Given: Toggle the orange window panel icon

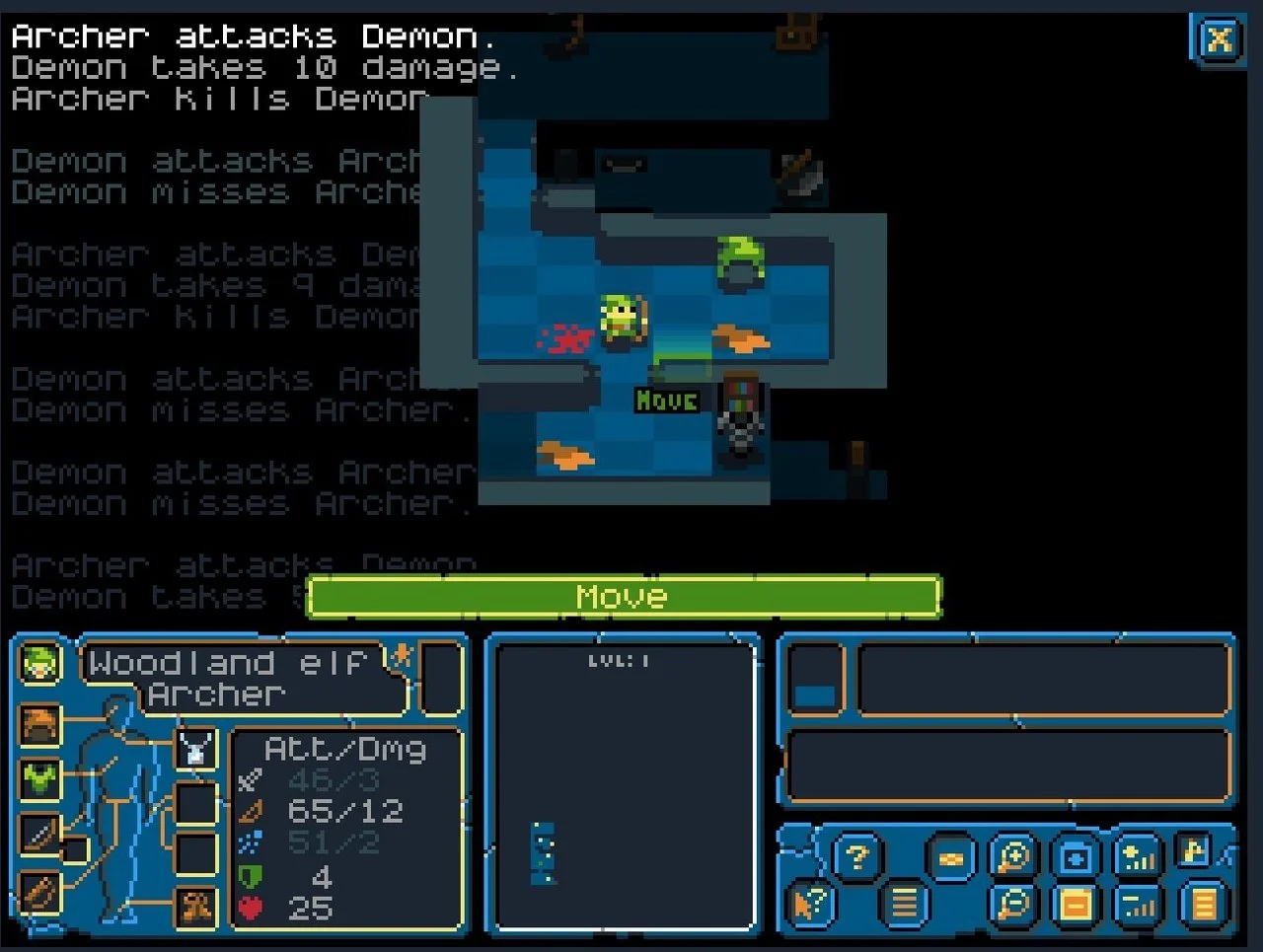Looking at the screenshot, I should coord(1074,901).
